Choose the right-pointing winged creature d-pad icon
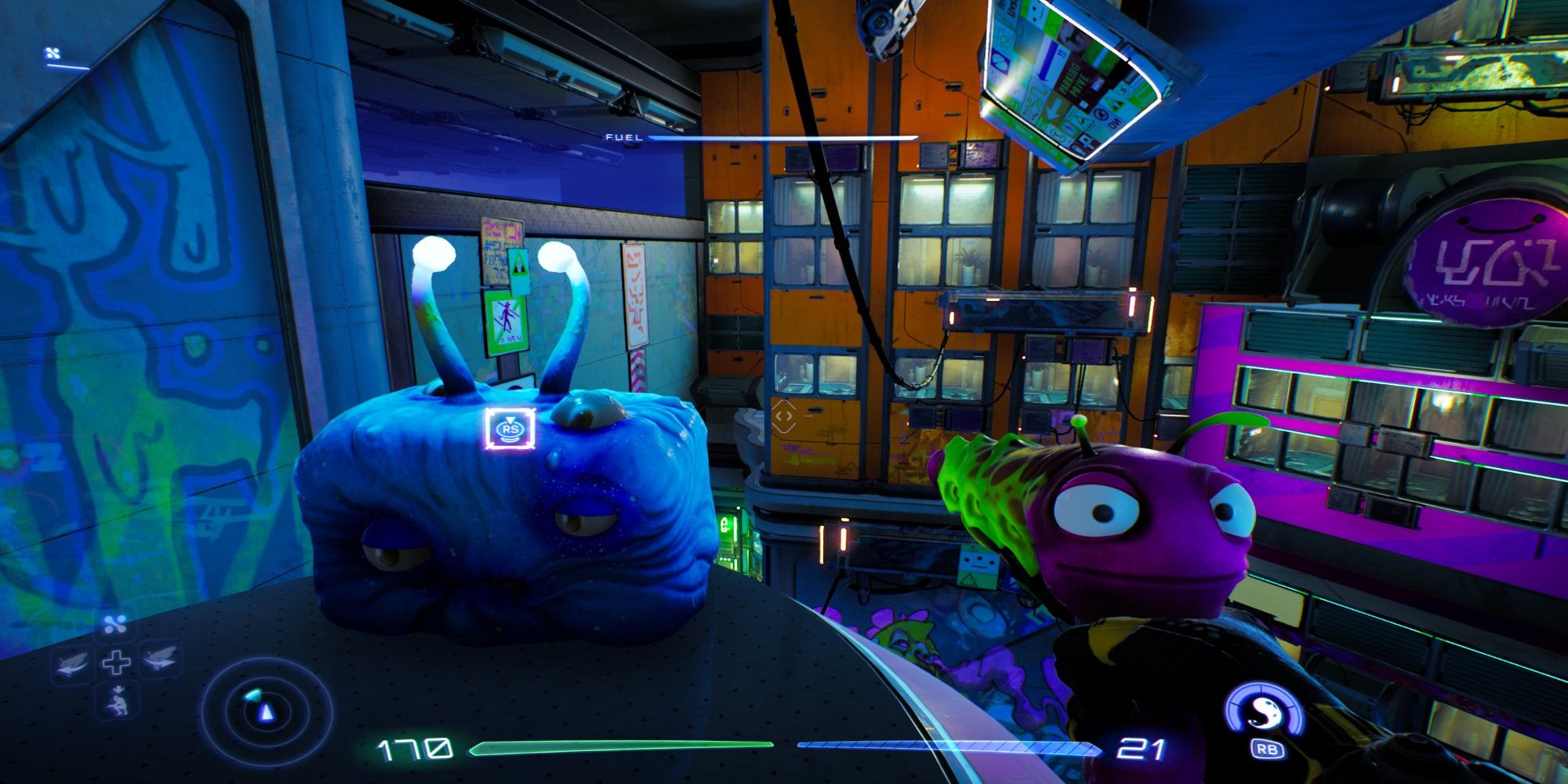The width and height of the screenshot is (1568, 784). [x=161, y=659]
